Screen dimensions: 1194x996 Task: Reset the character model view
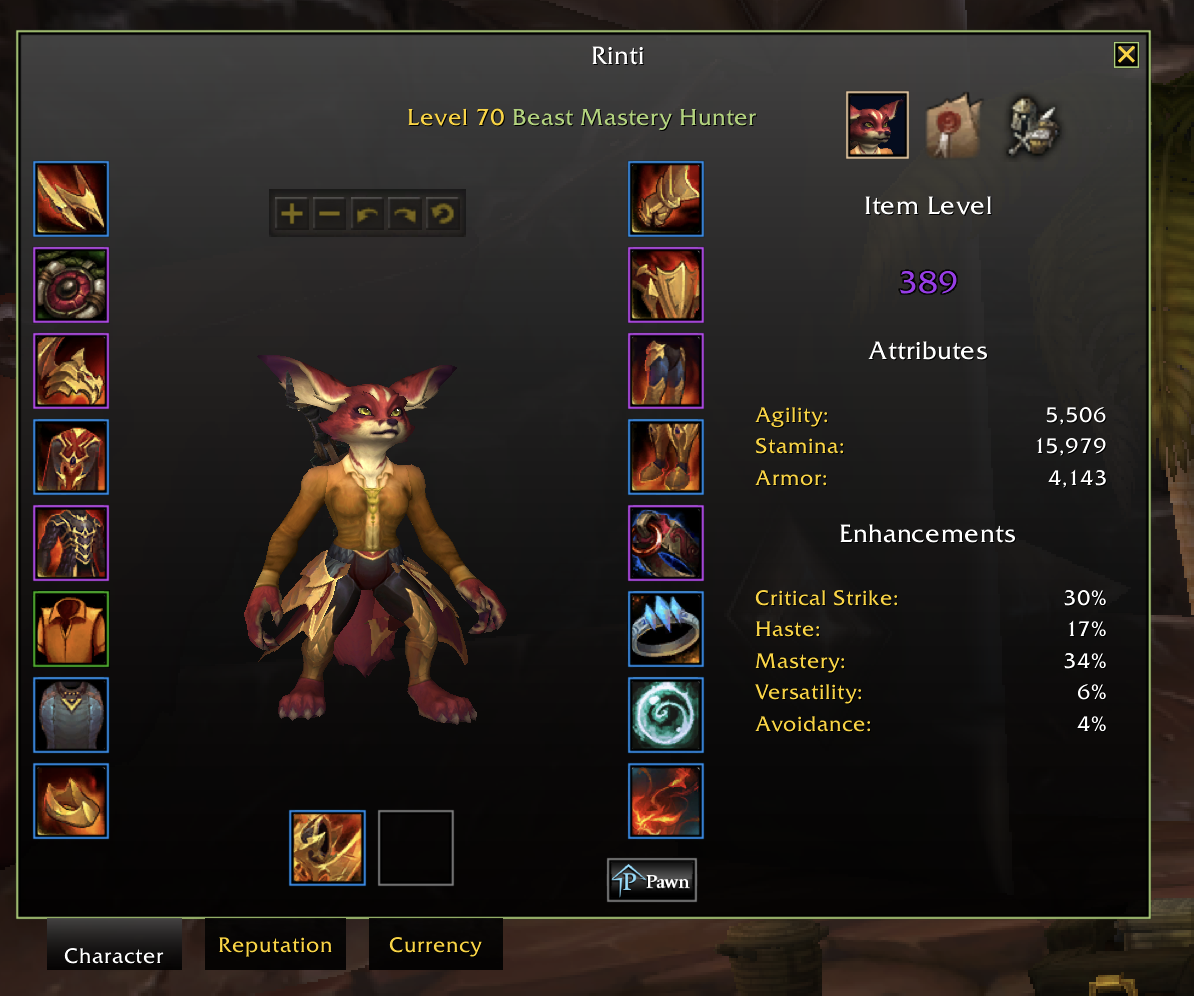point(441,213)
